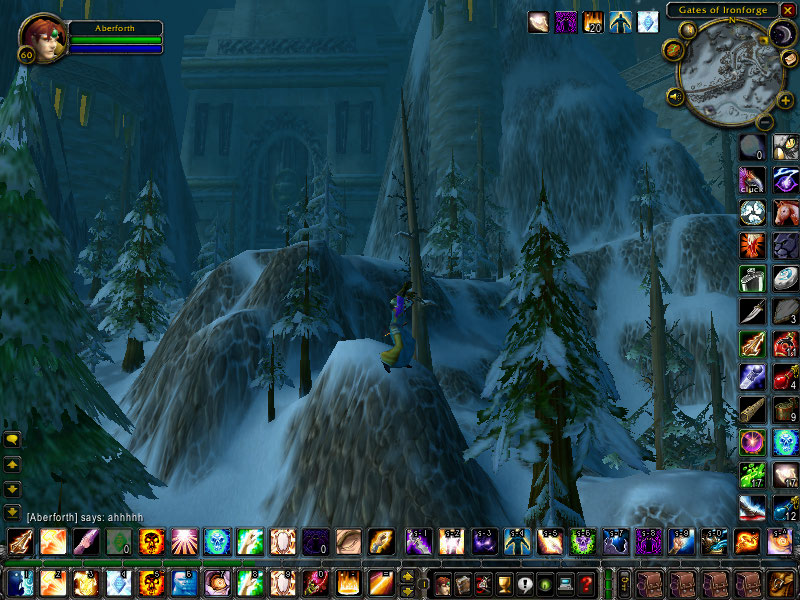
Task: Cast the fire wall spell on the bottom bar
Action: (346, 582)
